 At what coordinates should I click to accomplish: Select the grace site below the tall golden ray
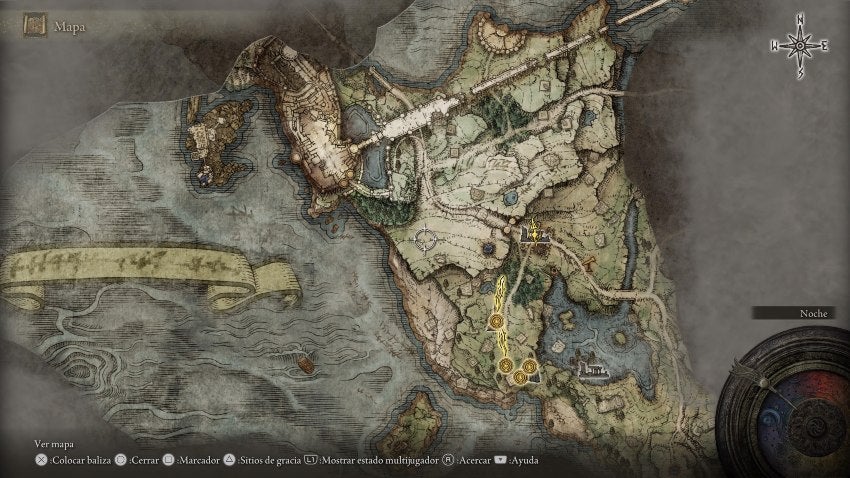(x=497, y=321)
